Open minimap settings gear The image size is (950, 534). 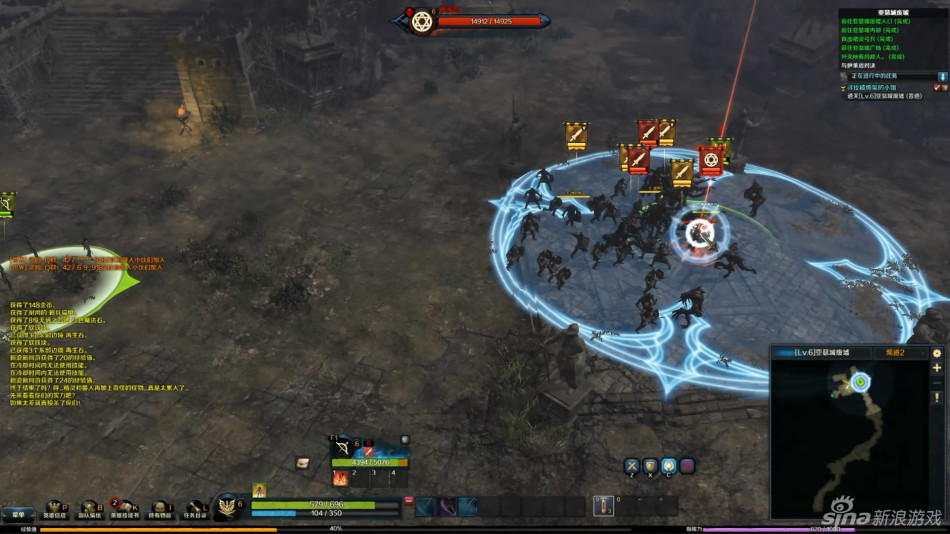pos(937,353)
